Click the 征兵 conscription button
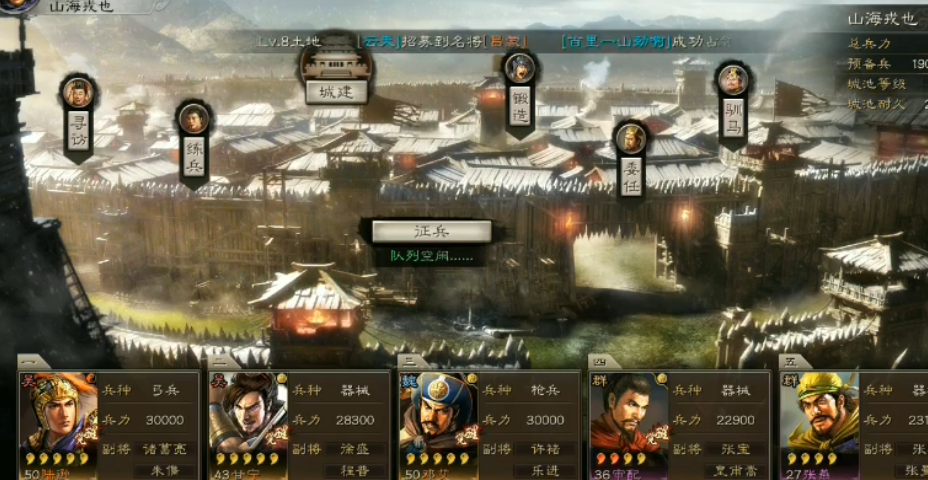 click(431, 231)
